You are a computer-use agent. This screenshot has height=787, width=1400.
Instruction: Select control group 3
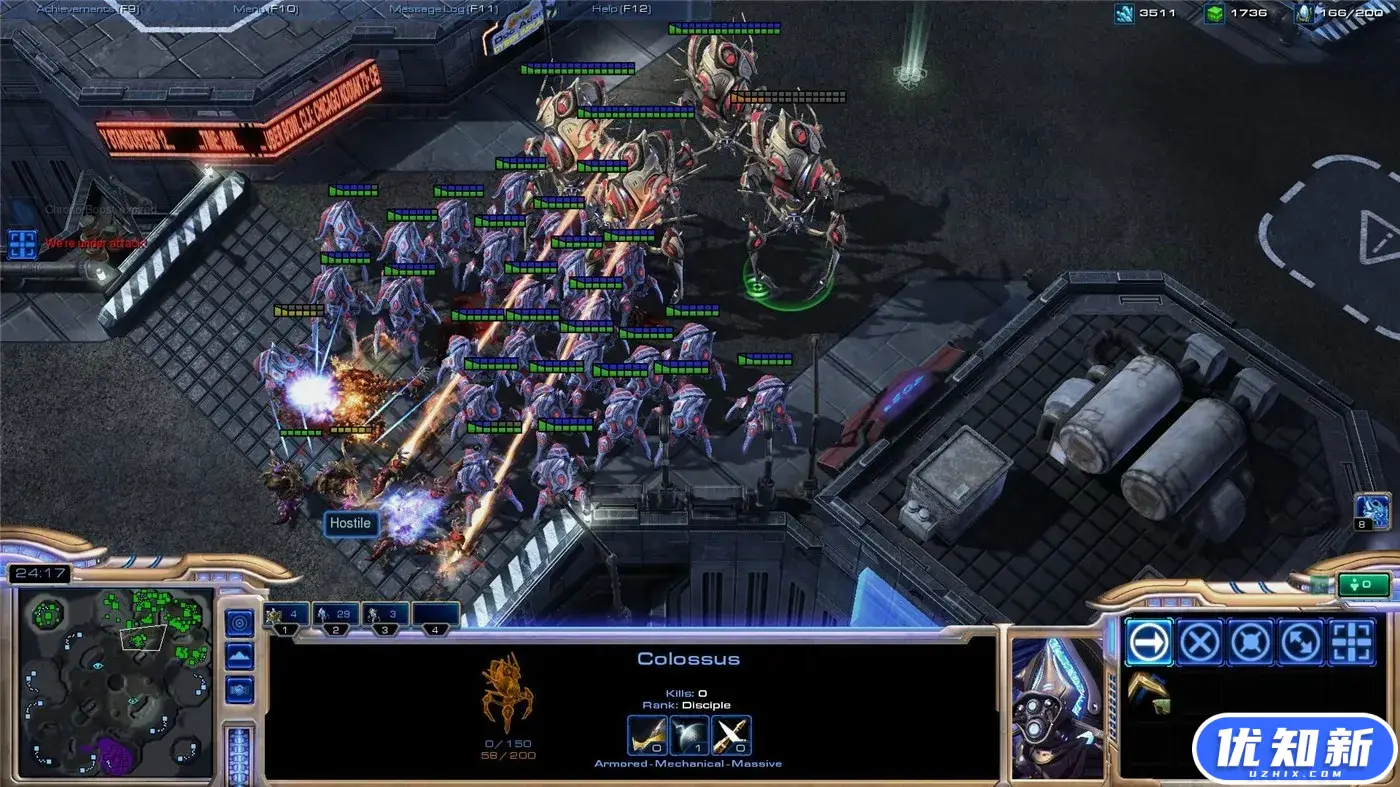[x=385, y=615]
